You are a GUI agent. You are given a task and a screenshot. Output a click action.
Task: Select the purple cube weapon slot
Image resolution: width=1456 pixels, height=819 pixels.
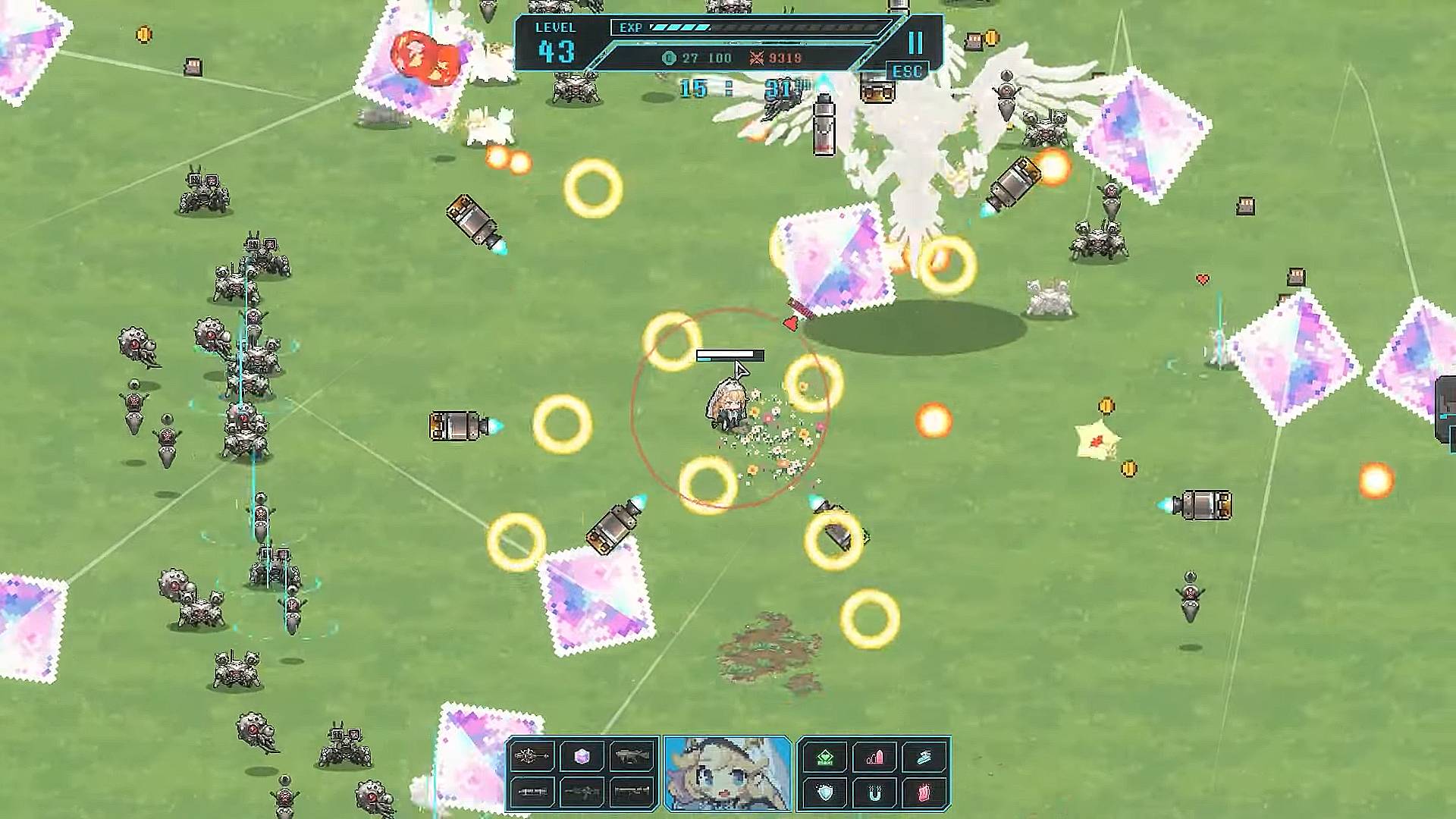[x=582, y=756]
